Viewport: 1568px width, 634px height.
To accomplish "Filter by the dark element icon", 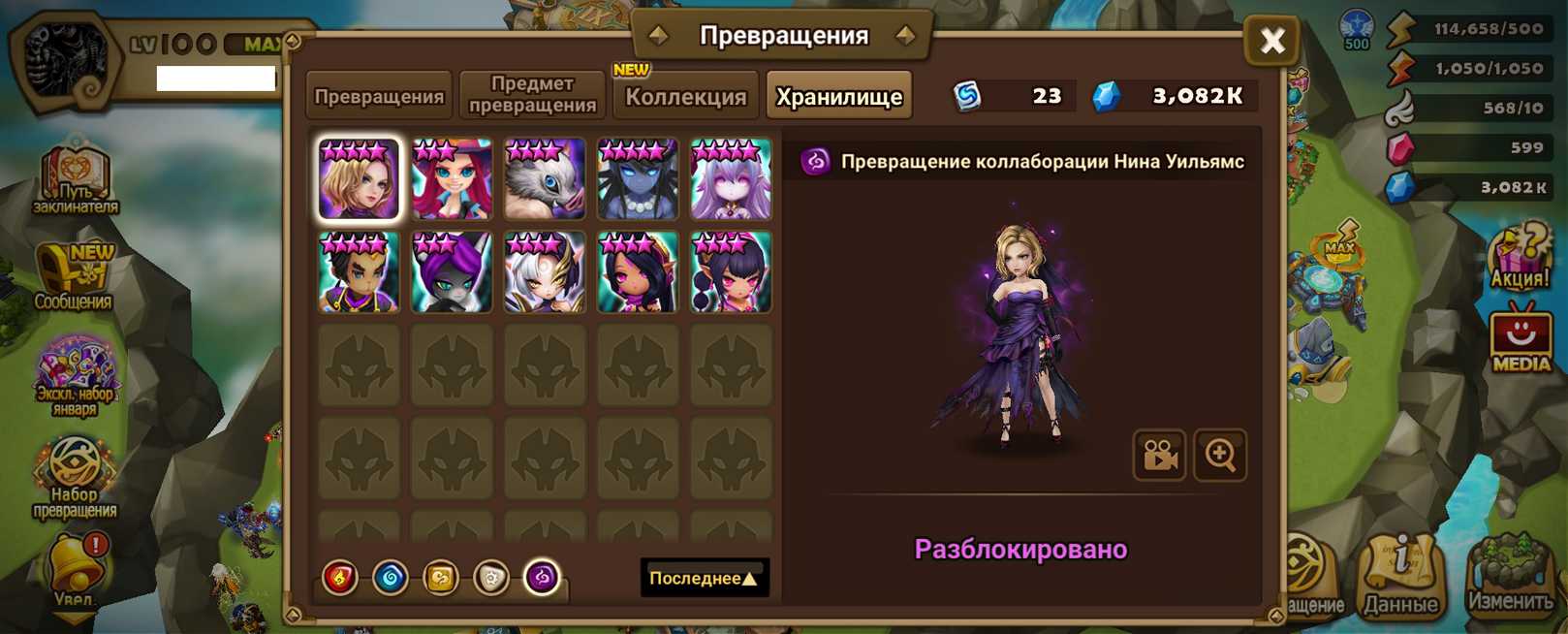I will pos(542,578).
